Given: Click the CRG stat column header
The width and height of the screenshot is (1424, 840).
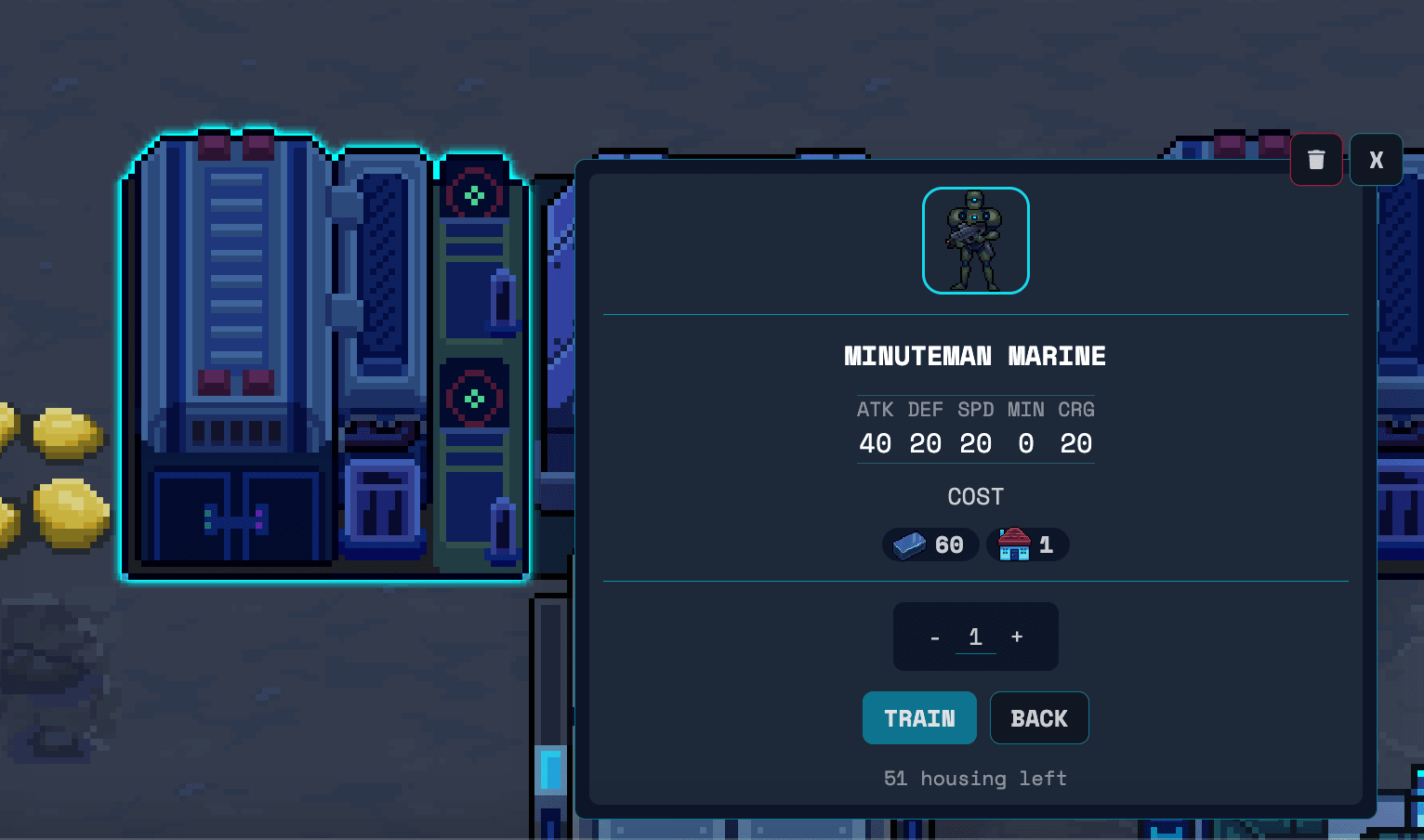Looking at the screenshot, I should (1076, 409).
